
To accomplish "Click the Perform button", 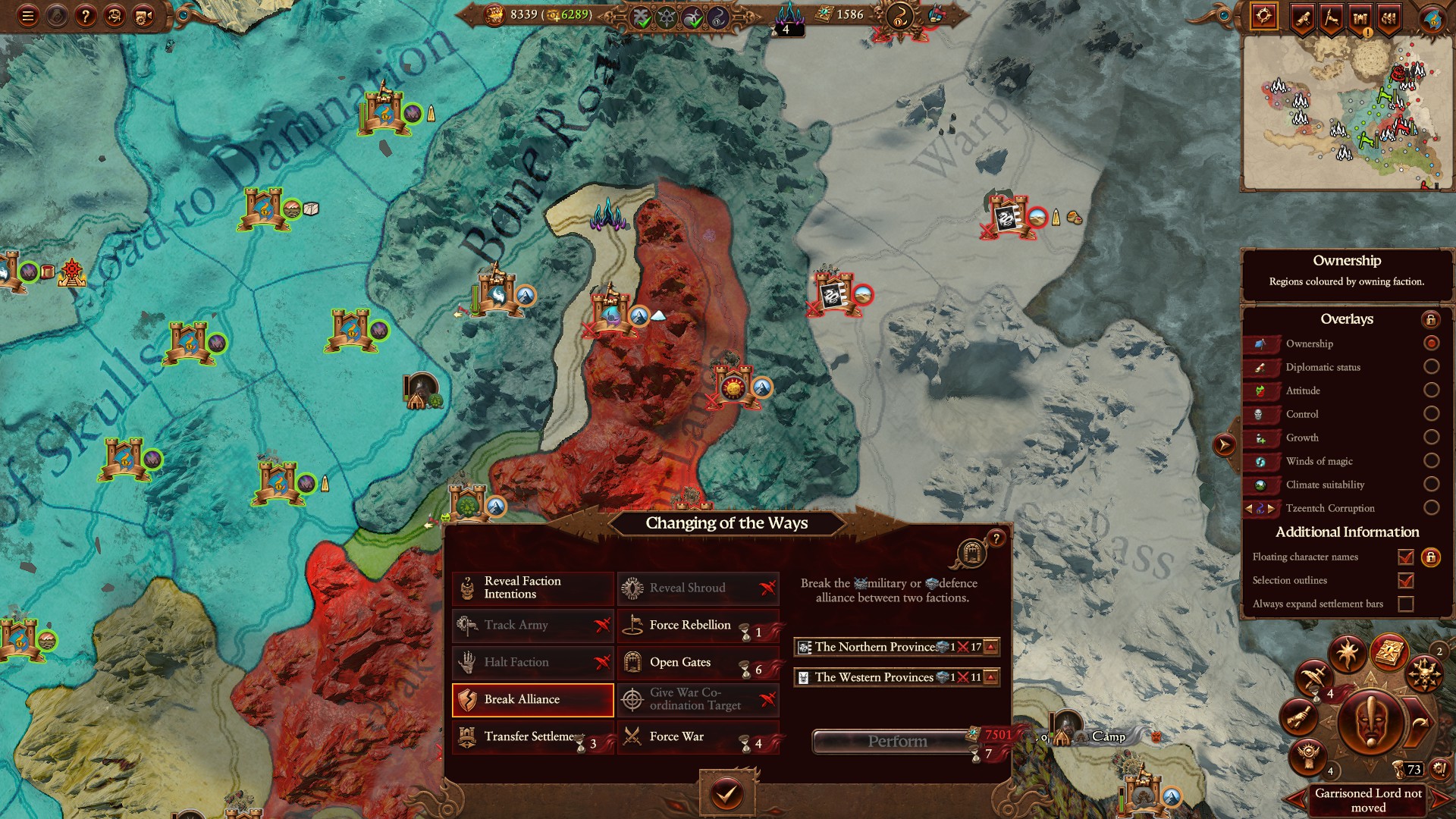I will pyautogui.click(x=896, y=742).
